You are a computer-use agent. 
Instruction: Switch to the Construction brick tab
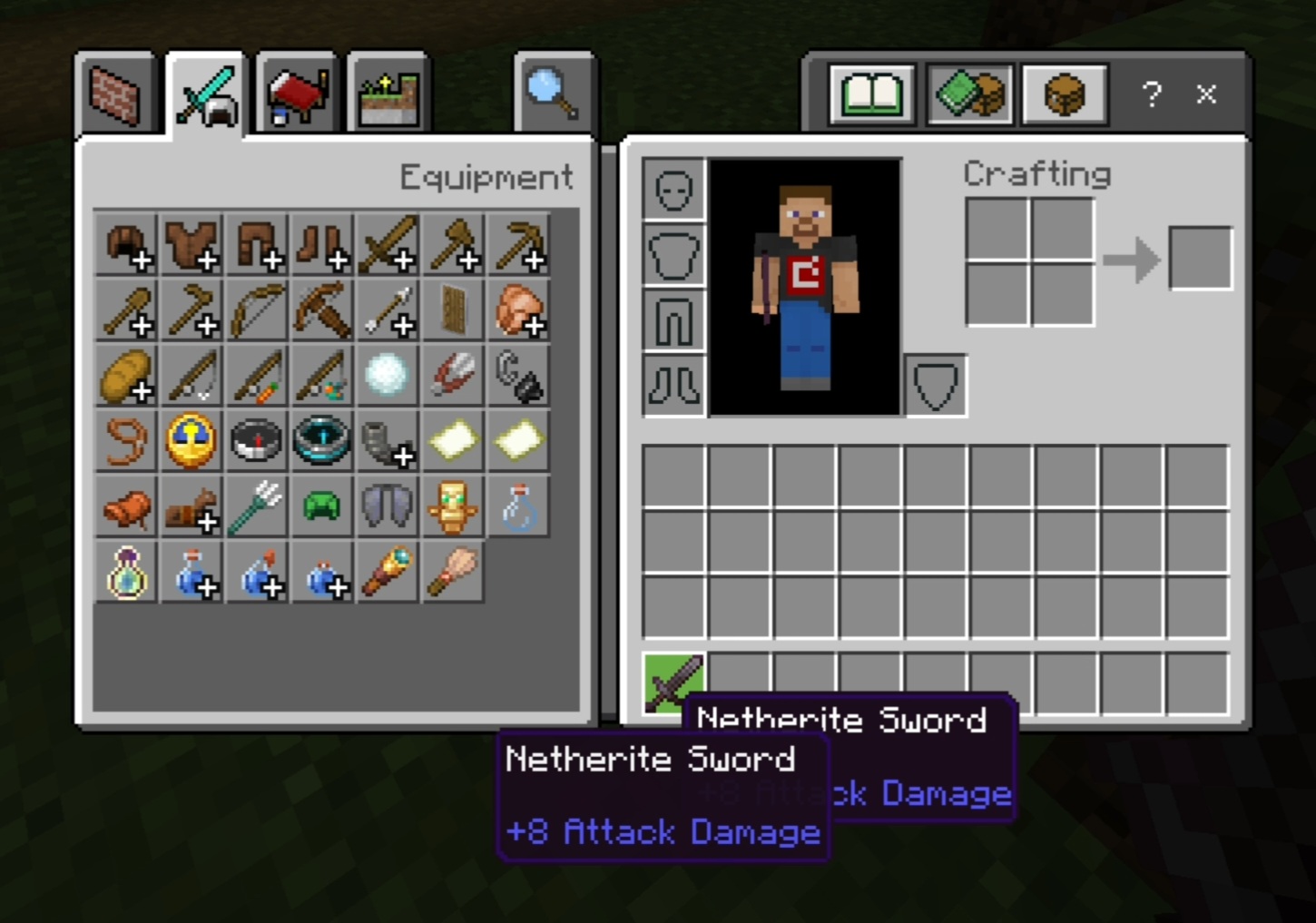pyautogui.click(x=117, y=94)
